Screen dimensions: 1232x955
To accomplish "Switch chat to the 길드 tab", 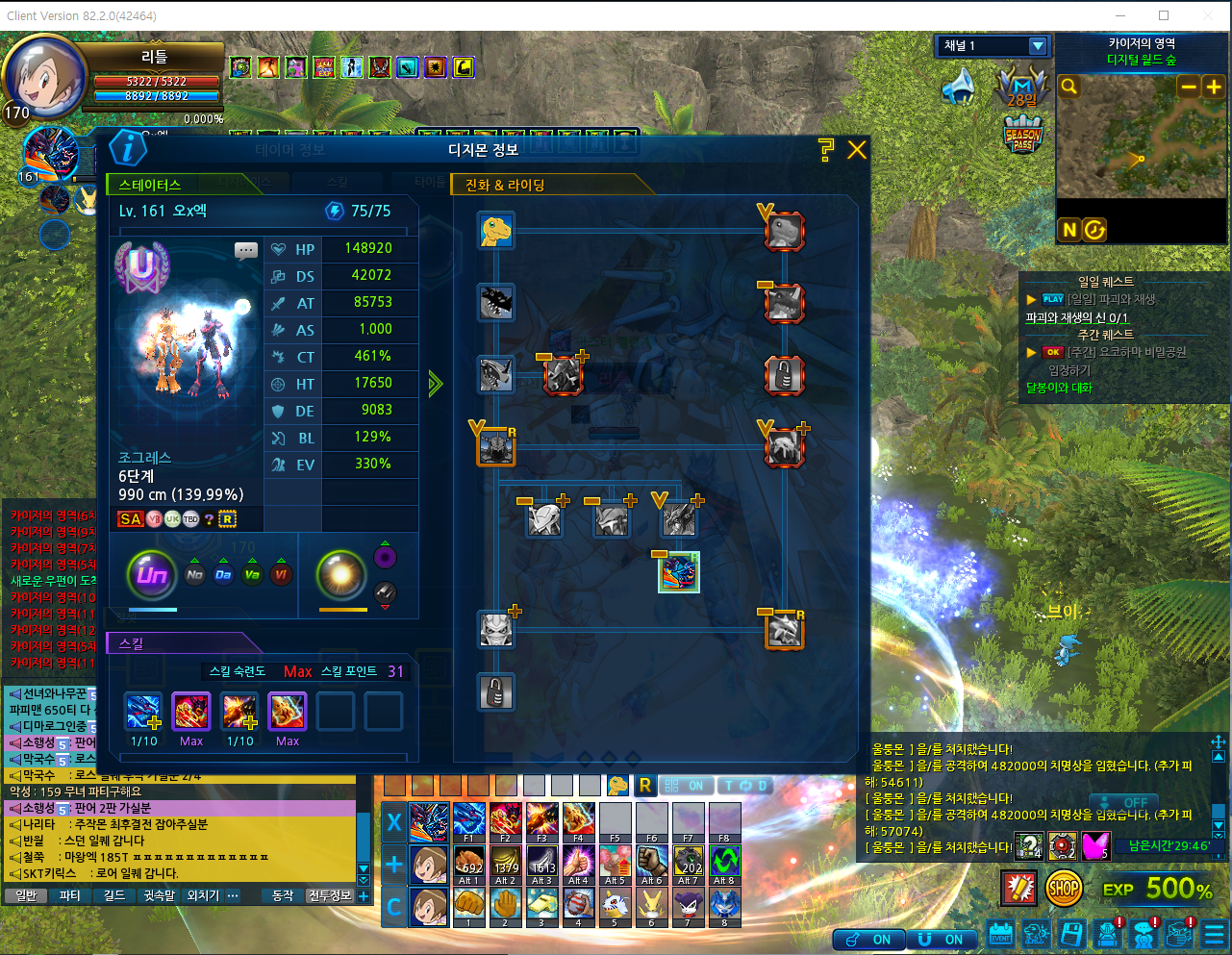I will coord(114,895).
